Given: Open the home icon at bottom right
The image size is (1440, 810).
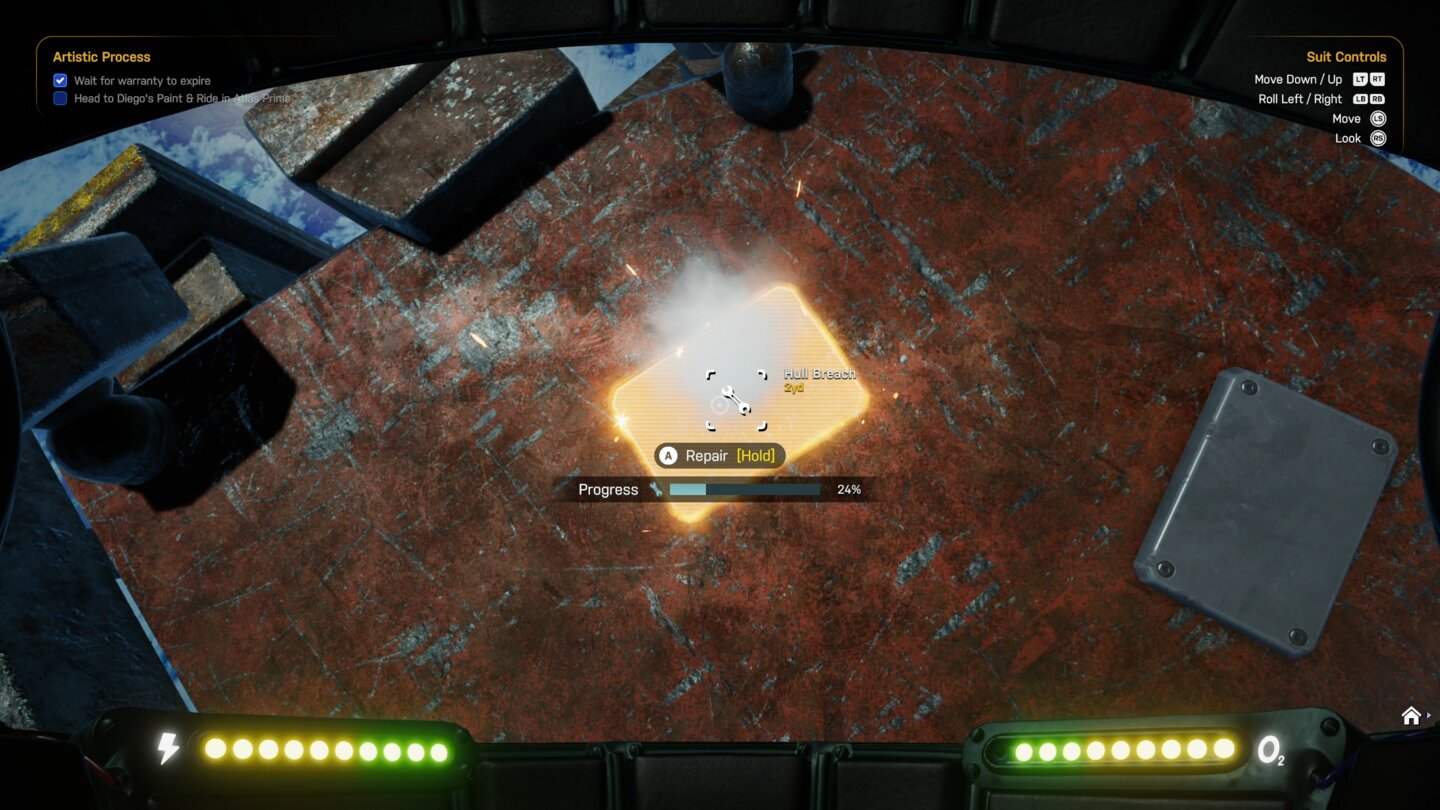Looking at the screenshot, I should pyautogui.click(x=1411, y=716).
